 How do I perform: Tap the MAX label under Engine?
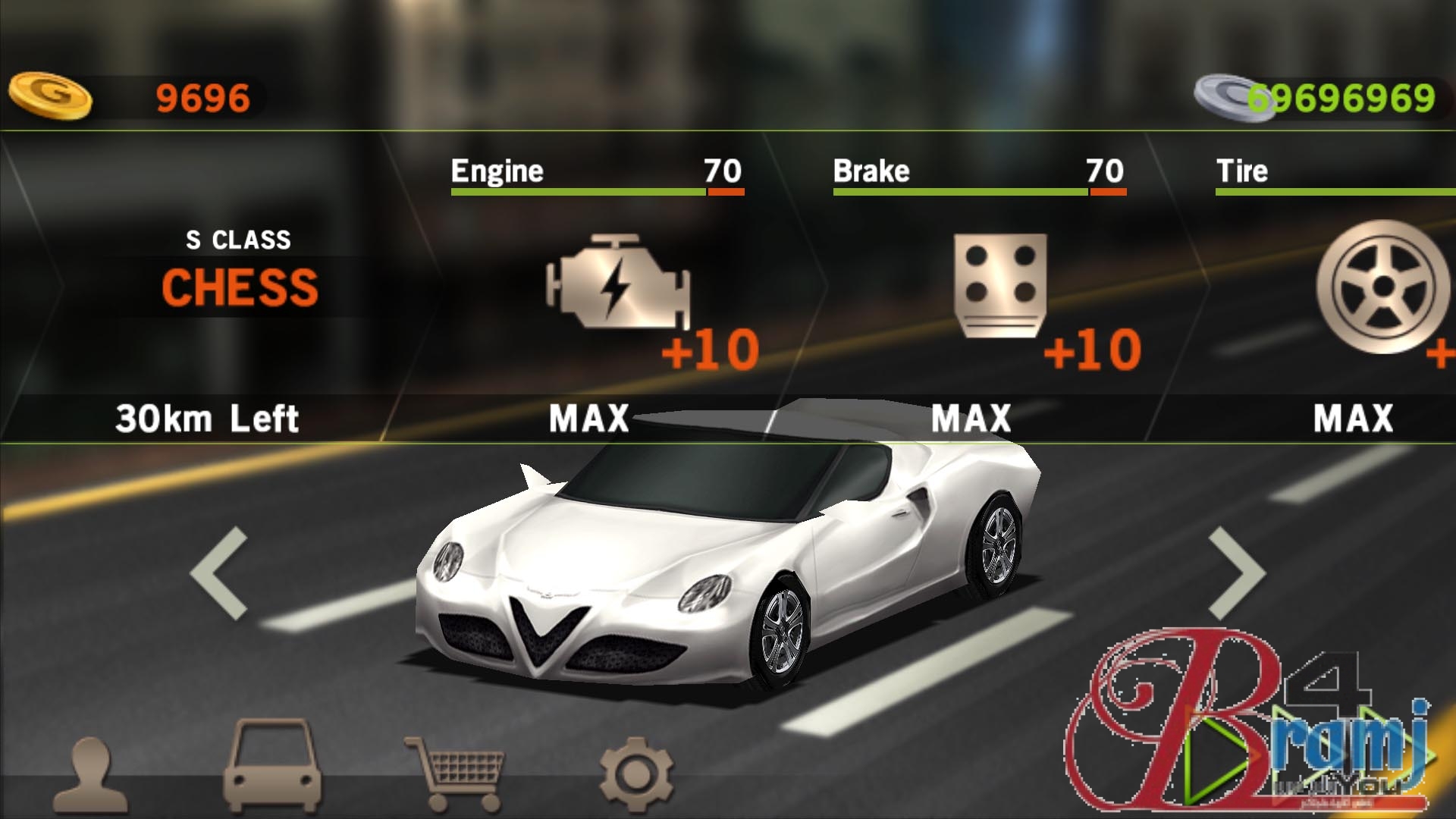(x=589, y=419)
